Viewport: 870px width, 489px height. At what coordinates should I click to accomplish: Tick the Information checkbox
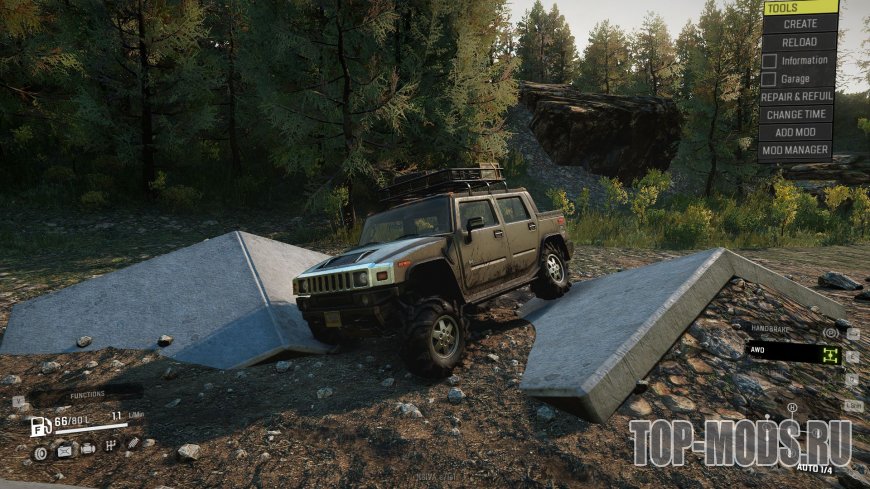769,61
